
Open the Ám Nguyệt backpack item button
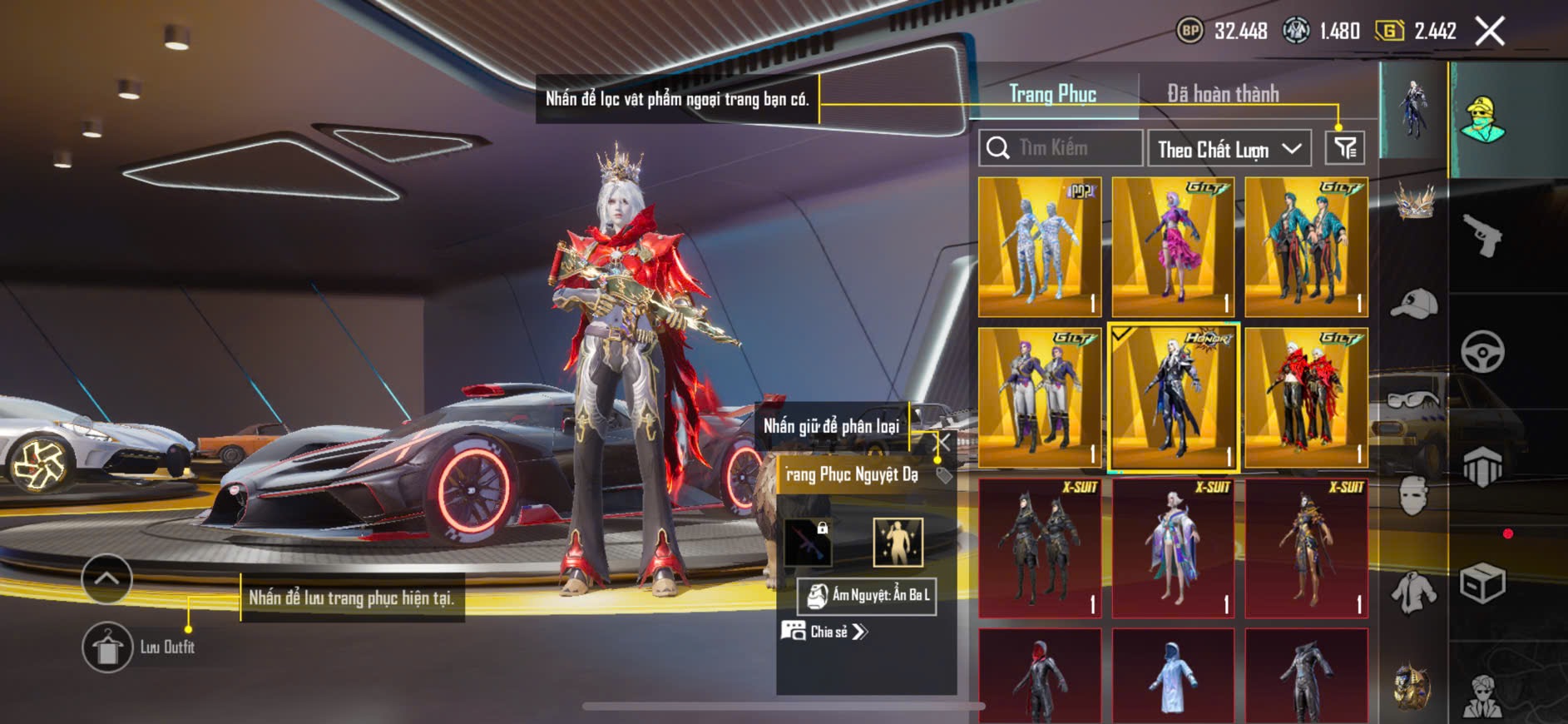pyautogui.click(x=866, y=596)
